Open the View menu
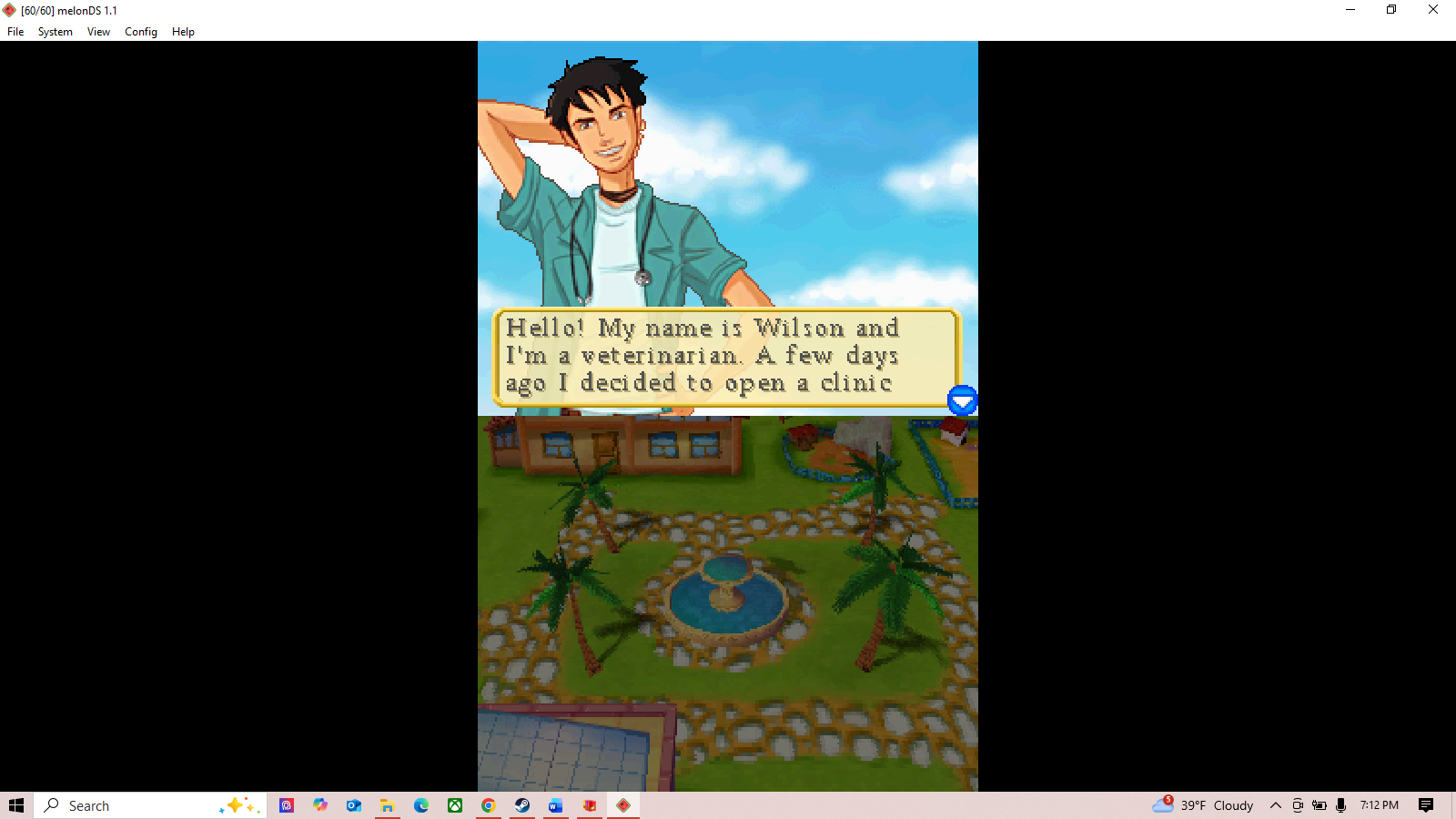 (98, 32)
